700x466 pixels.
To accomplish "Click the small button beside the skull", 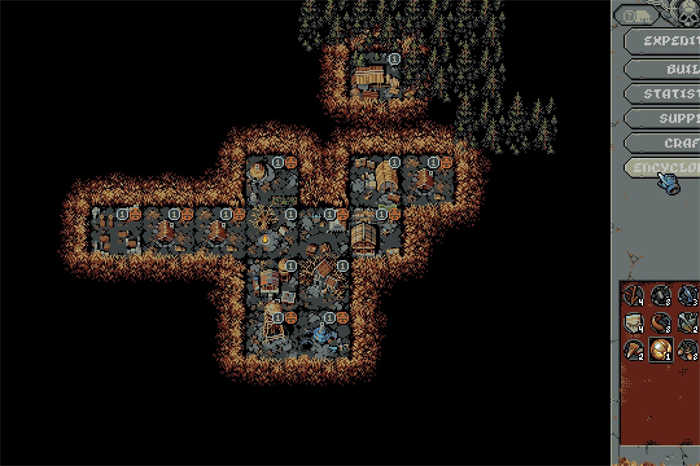I will [637, 15].
